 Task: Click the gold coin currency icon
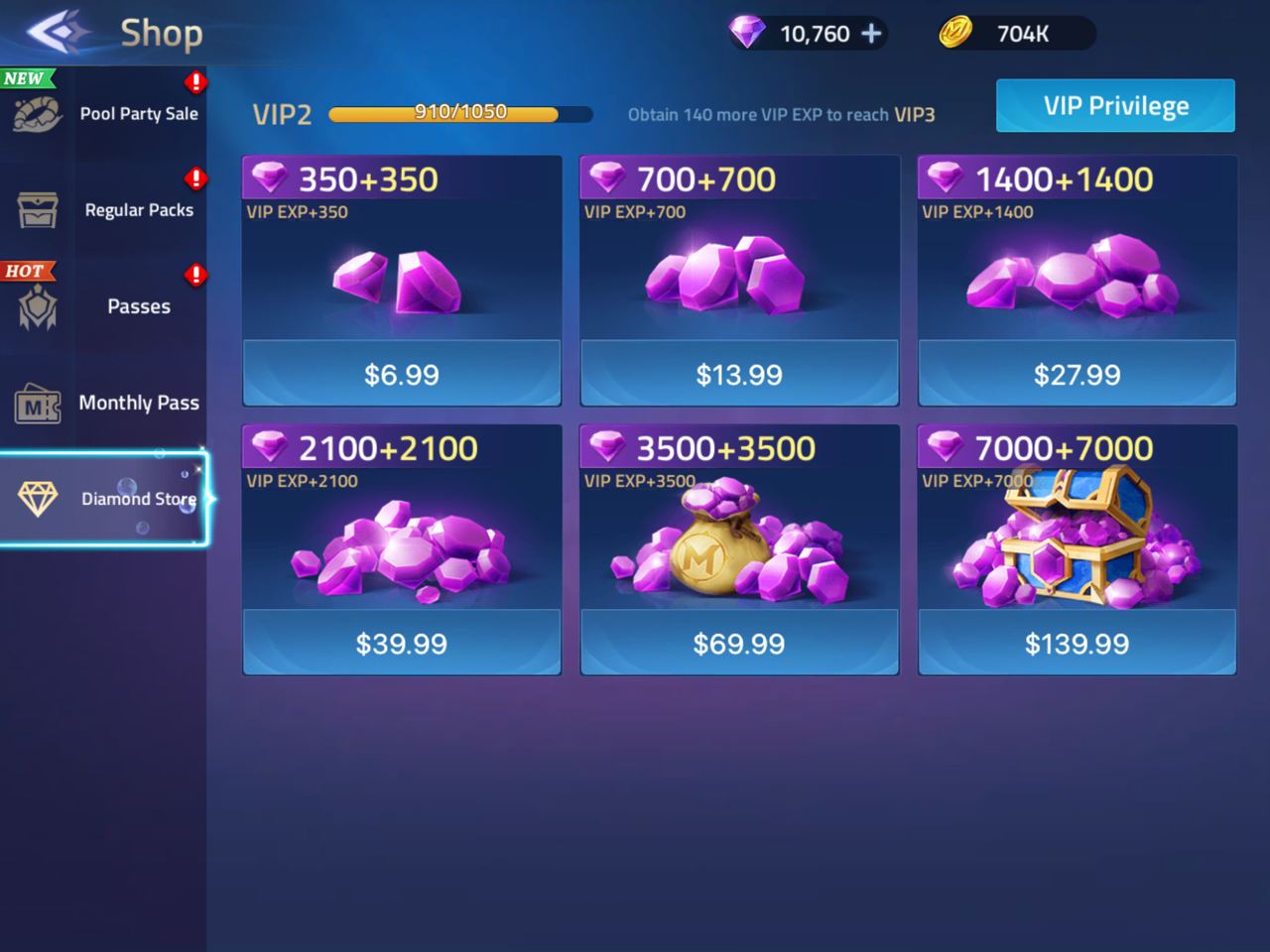tap(957, 33)
